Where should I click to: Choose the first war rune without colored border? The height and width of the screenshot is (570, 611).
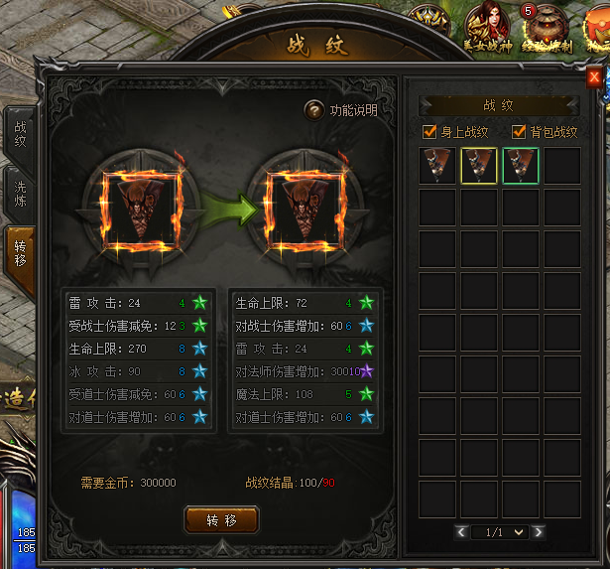click(437, 166)
